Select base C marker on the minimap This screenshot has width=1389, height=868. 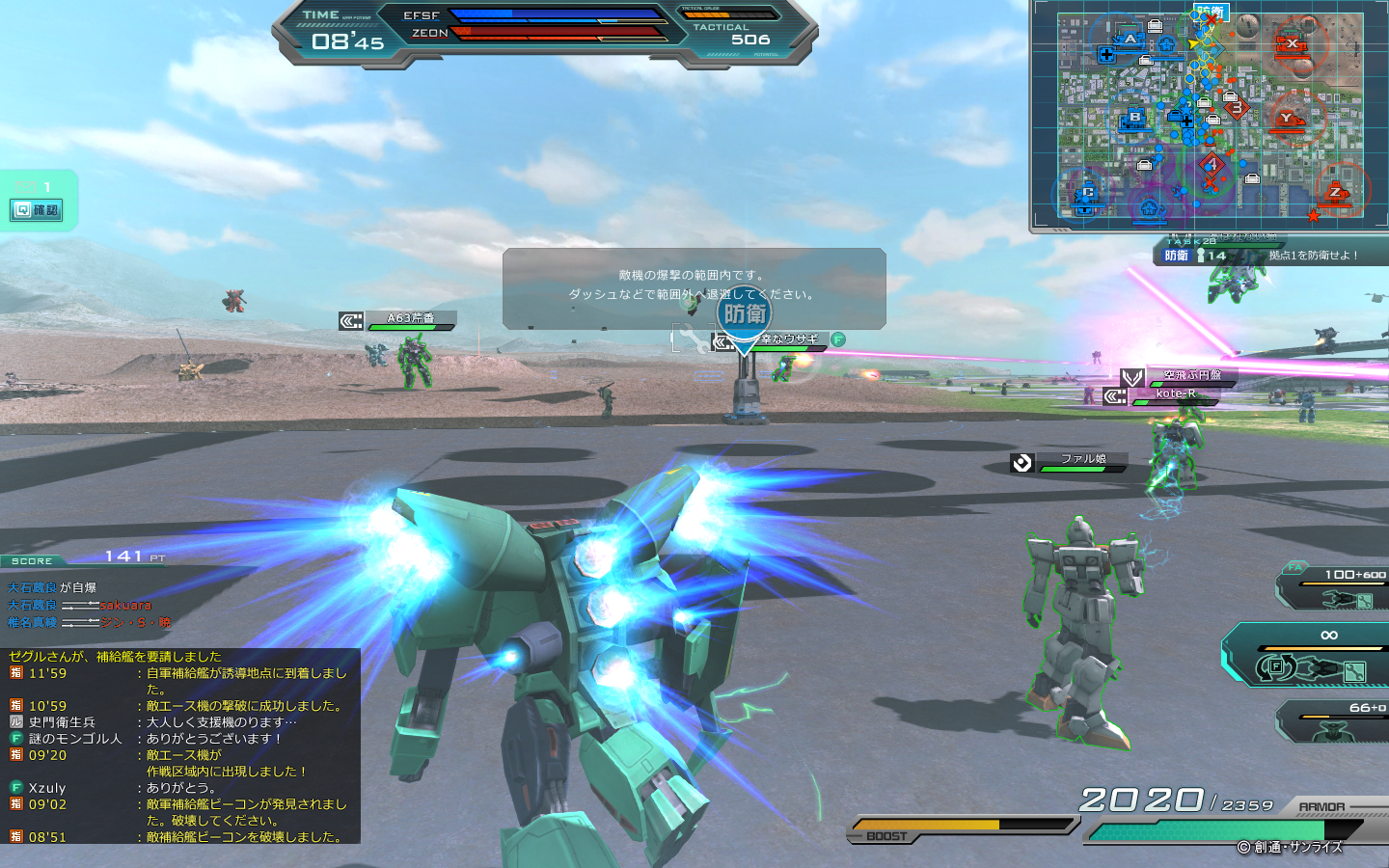tap(1087, 193)
